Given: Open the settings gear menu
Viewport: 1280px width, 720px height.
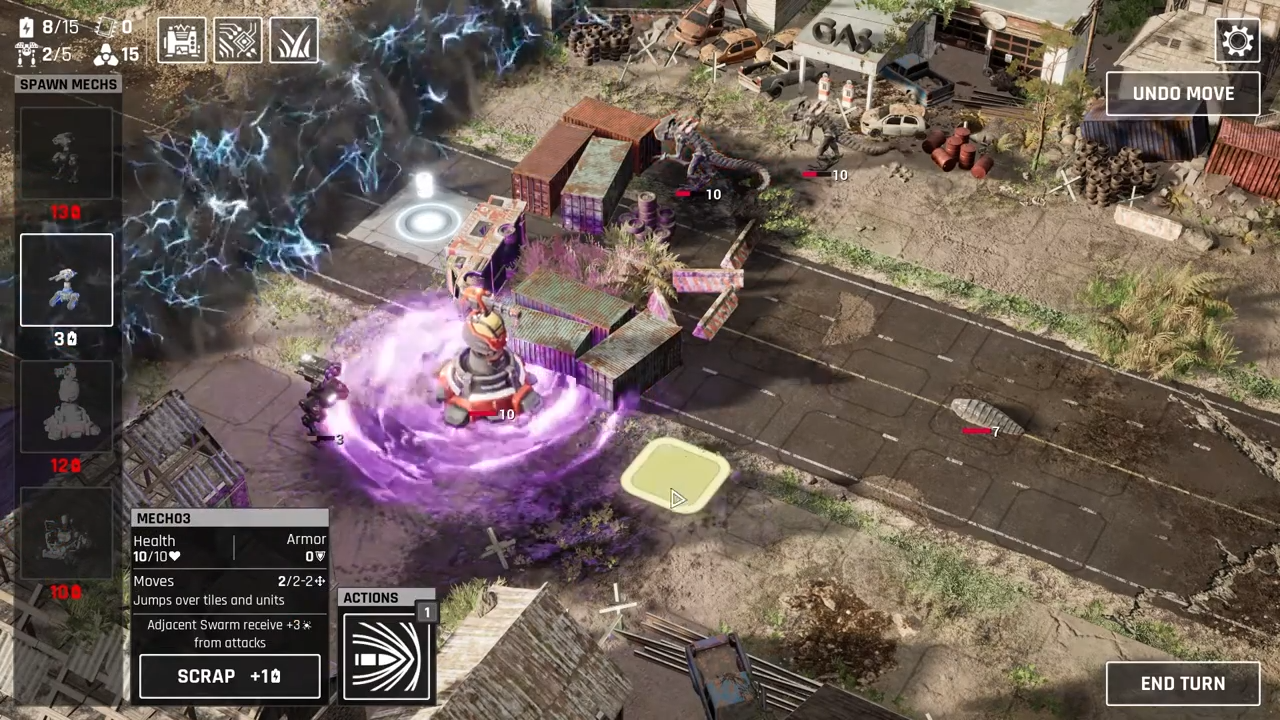Looking at the screenshot, I should pos(1237,41).
